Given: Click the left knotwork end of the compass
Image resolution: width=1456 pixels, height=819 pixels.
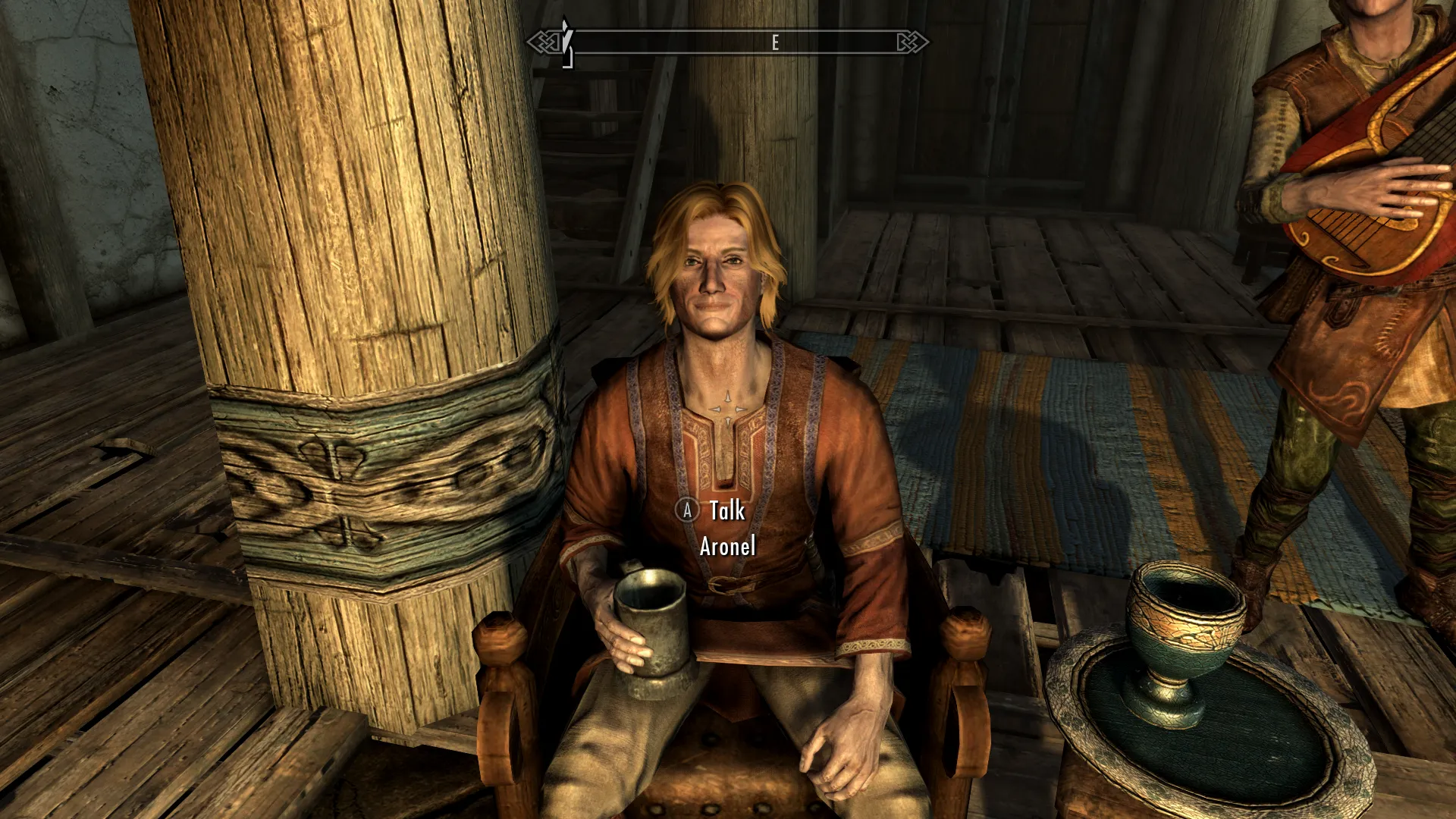Looking at the screenshot, I should [x=544, y=43].
